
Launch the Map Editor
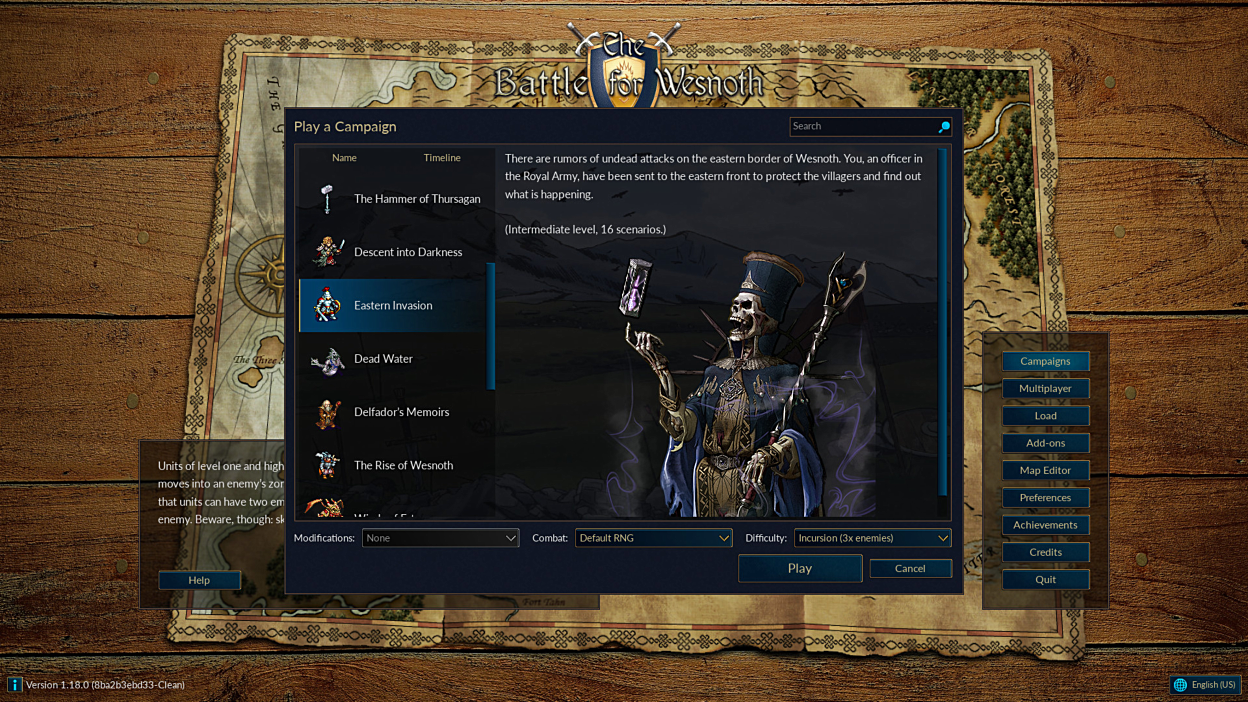[x=1045, y=470]
